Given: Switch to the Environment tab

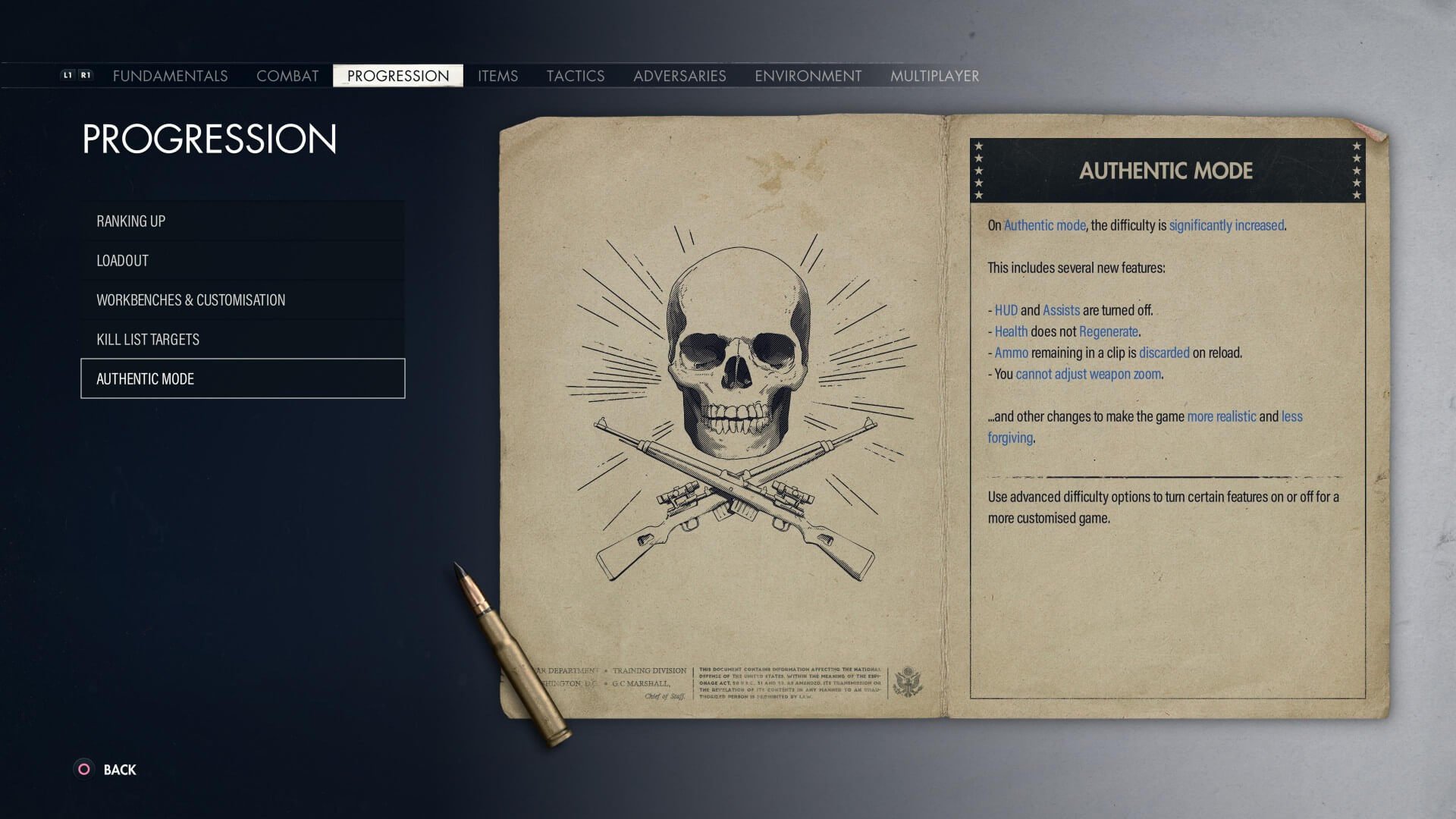Looking at the screenshot, I should click(808, 76).
